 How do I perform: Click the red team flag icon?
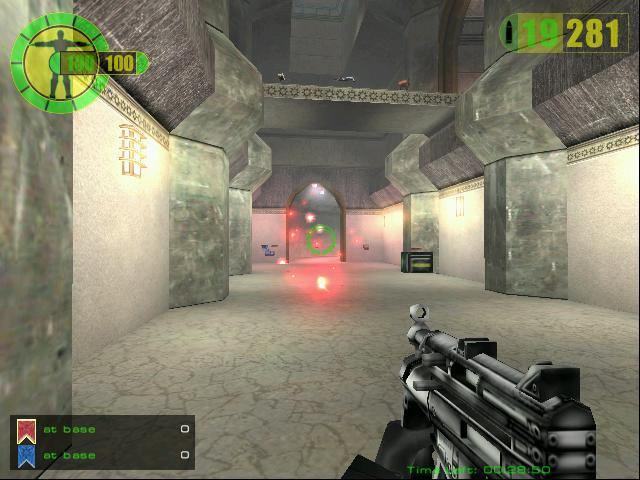(27, 431)
